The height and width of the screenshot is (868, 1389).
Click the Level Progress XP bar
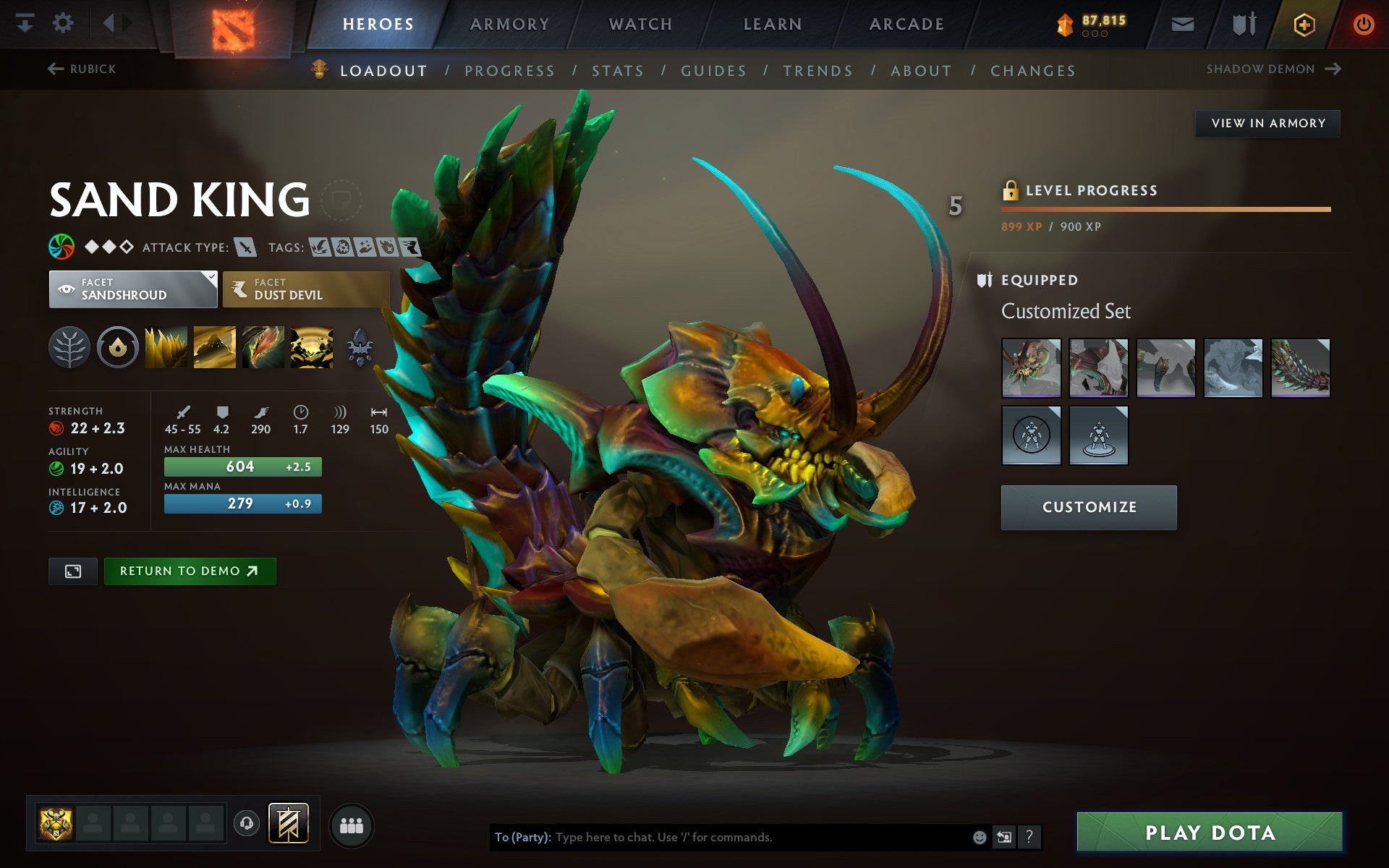tap(1165, 209)
